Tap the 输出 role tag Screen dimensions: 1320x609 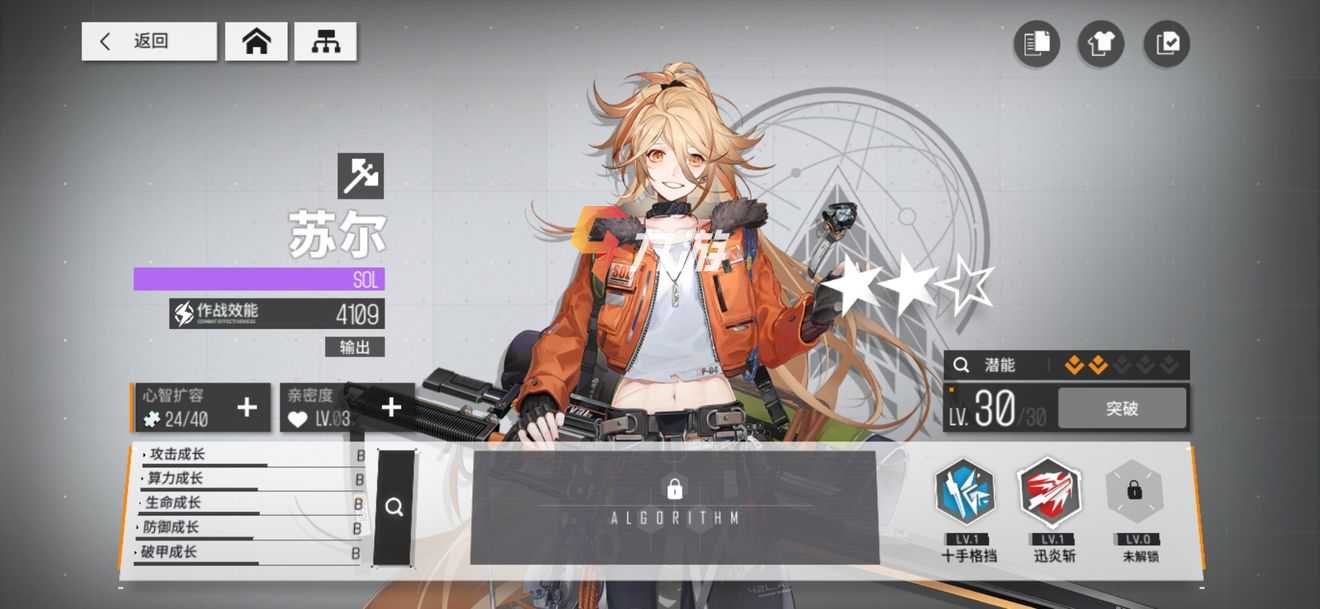click(355, 347)
